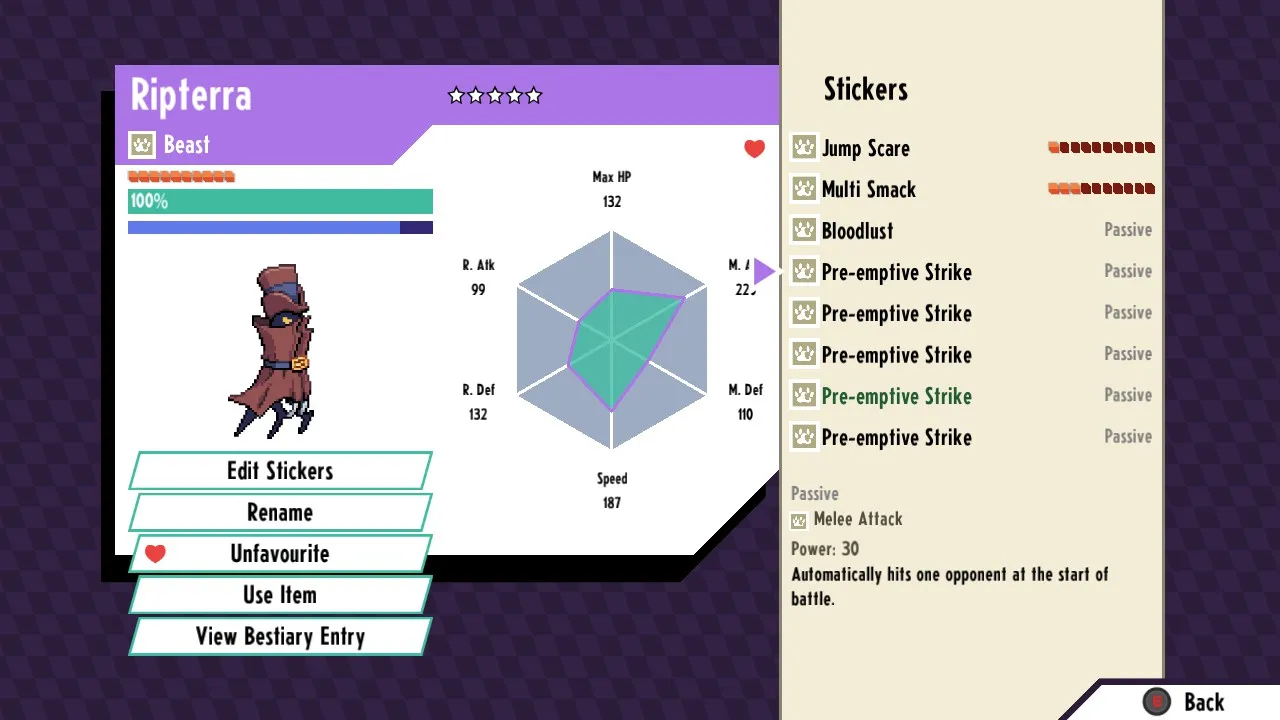Click the paw icon beside Jump Scare
This screenshot has height=720, width=1280.
[x=802, y=147]
